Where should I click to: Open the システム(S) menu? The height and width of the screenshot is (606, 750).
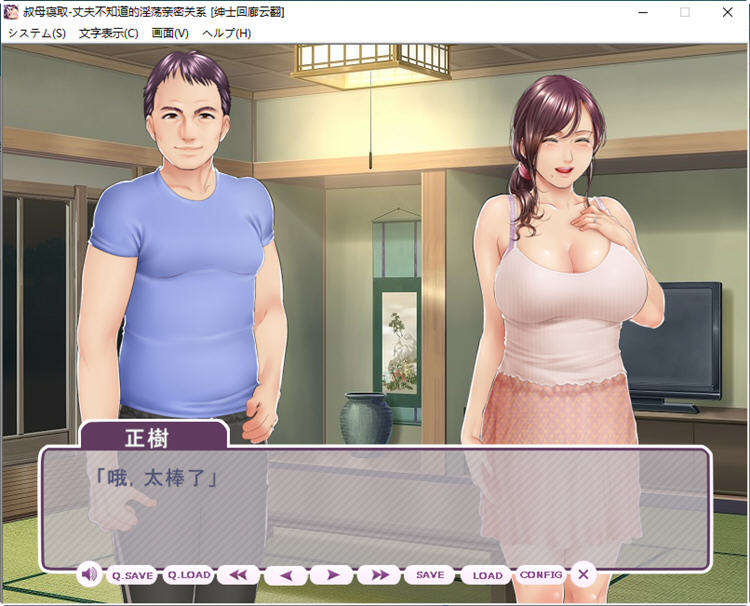point(37,33)
